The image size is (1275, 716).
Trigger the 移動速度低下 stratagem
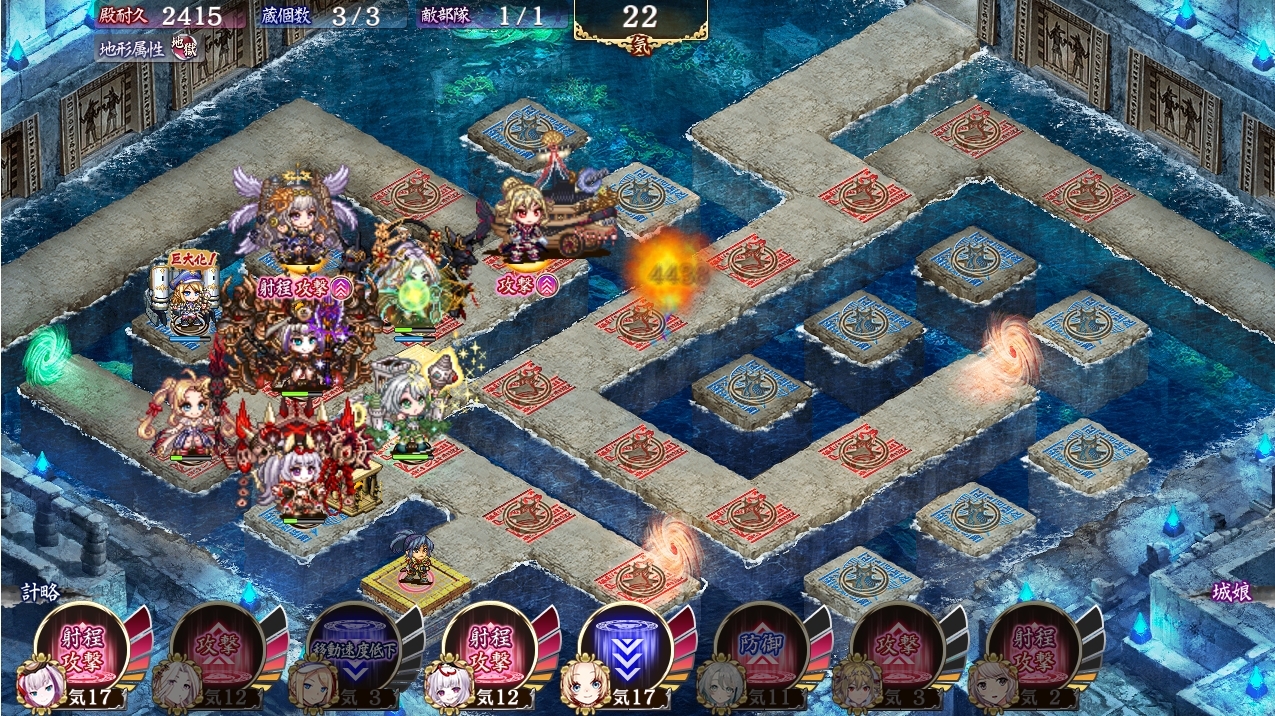(x=354, y=648)
